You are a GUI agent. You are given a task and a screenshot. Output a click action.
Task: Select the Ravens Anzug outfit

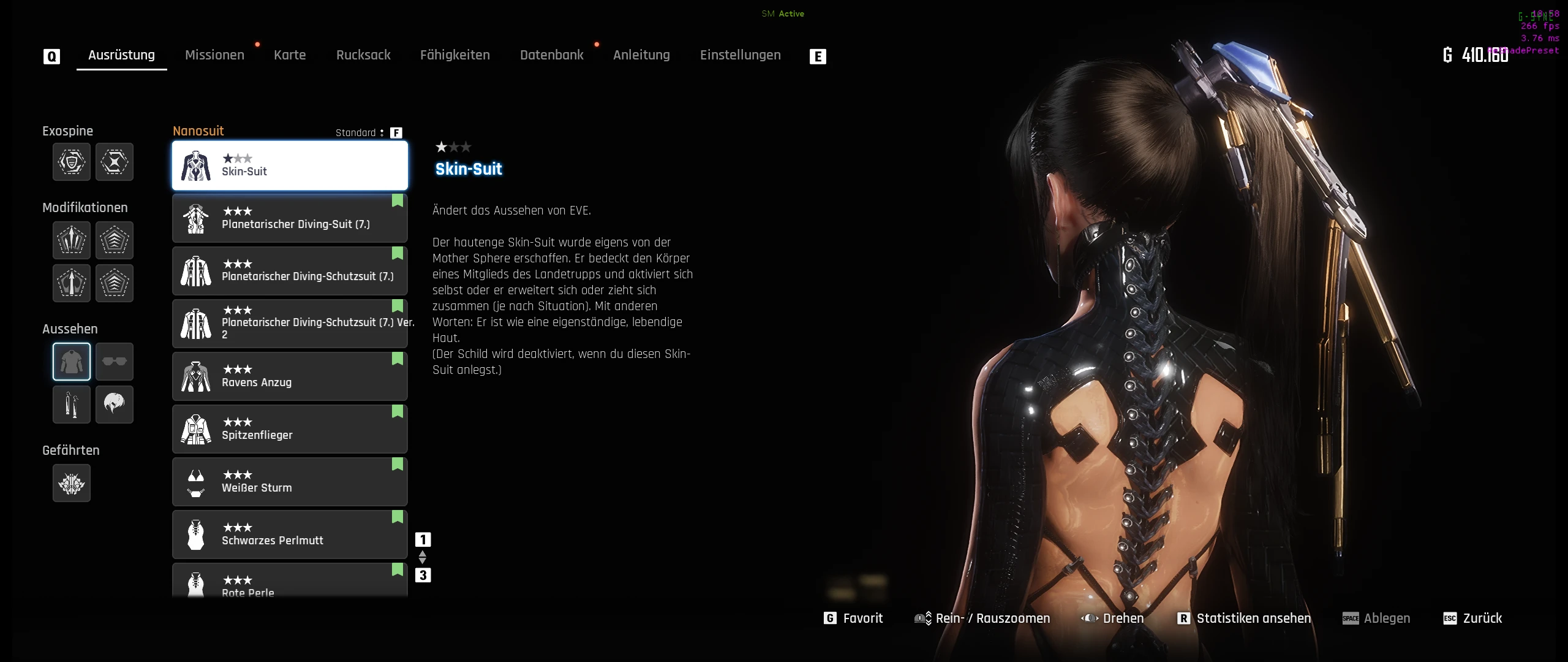click(x=290, y=376)
